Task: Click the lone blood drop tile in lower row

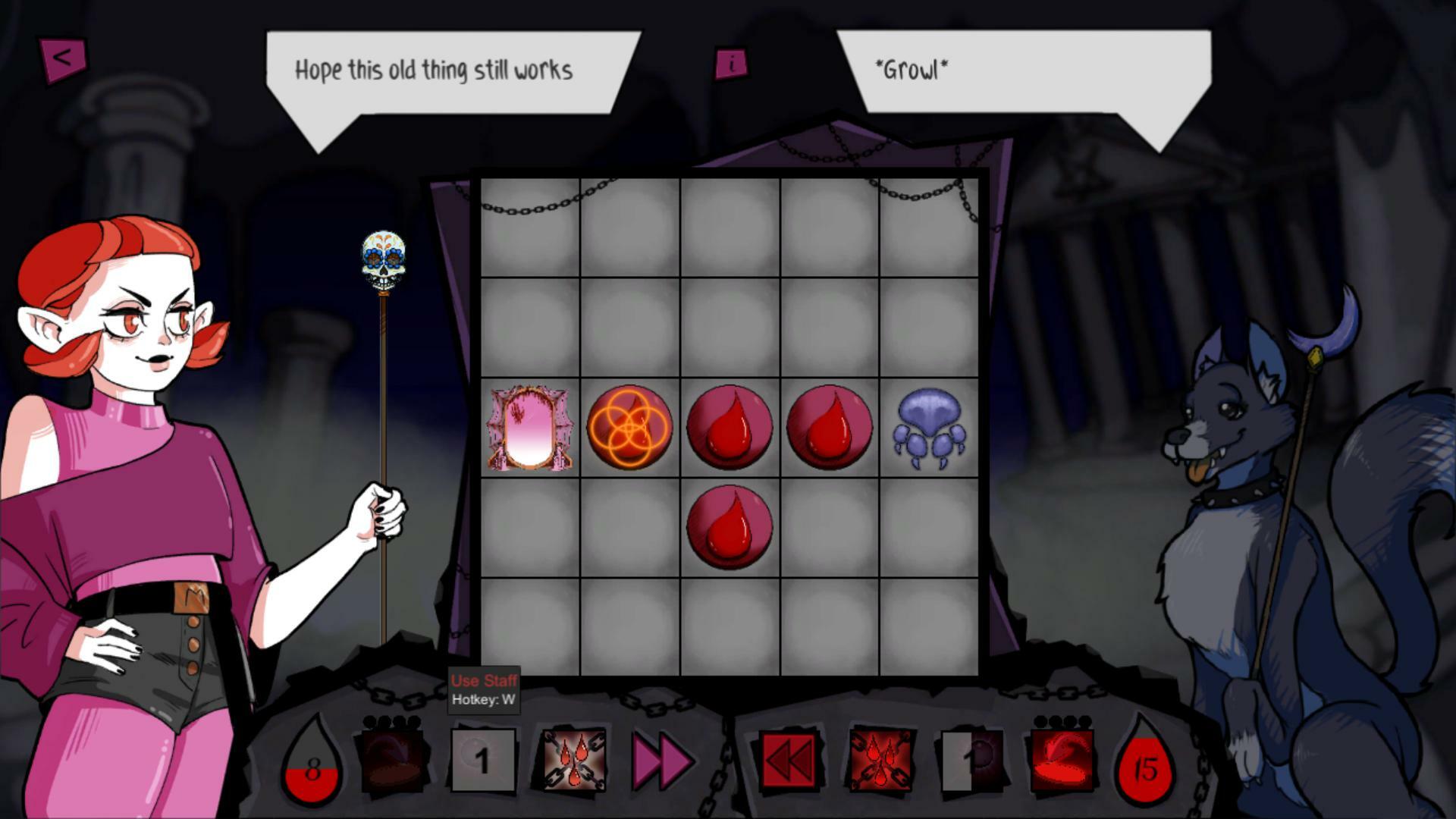Action: coord(728,526)
